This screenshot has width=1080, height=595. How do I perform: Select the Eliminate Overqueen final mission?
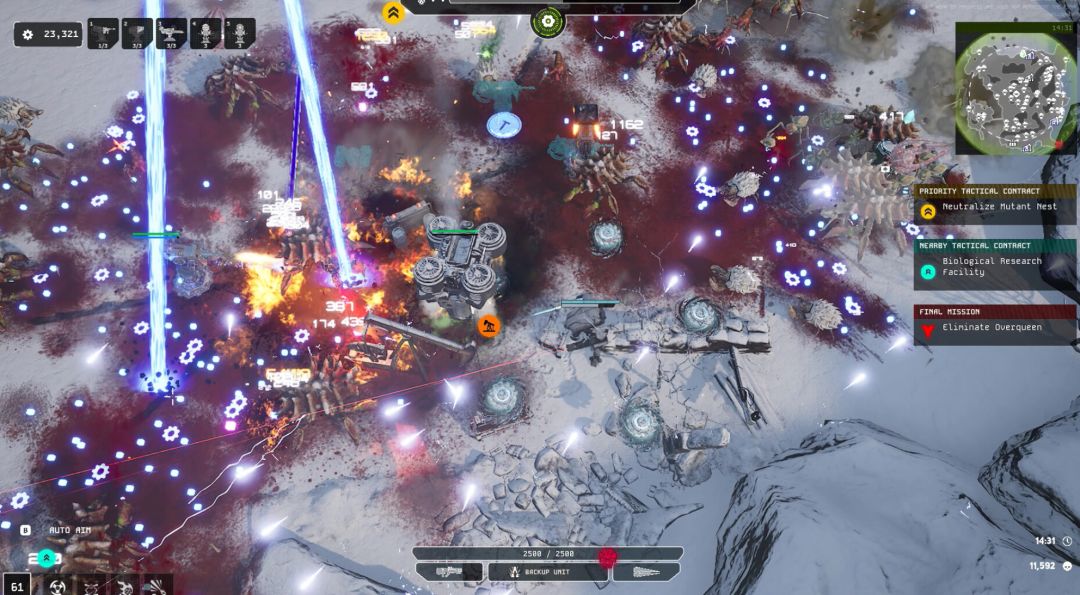pyautogui.click(x=996, y=328)
